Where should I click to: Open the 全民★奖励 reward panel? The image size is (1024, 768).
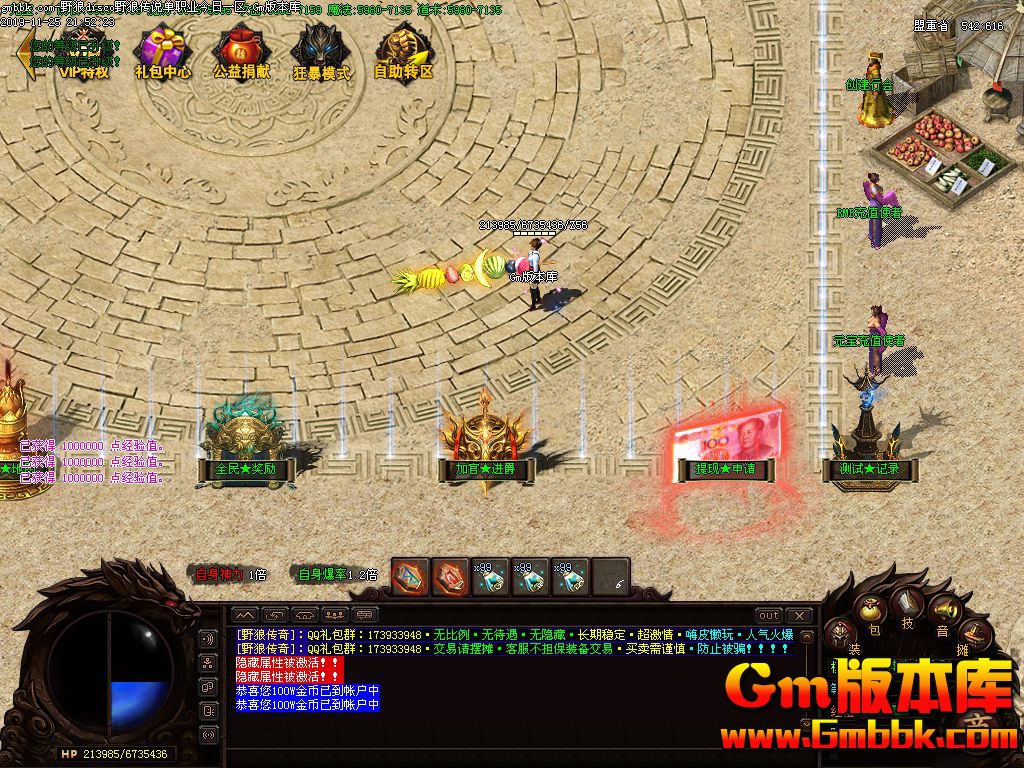(244, 468)
